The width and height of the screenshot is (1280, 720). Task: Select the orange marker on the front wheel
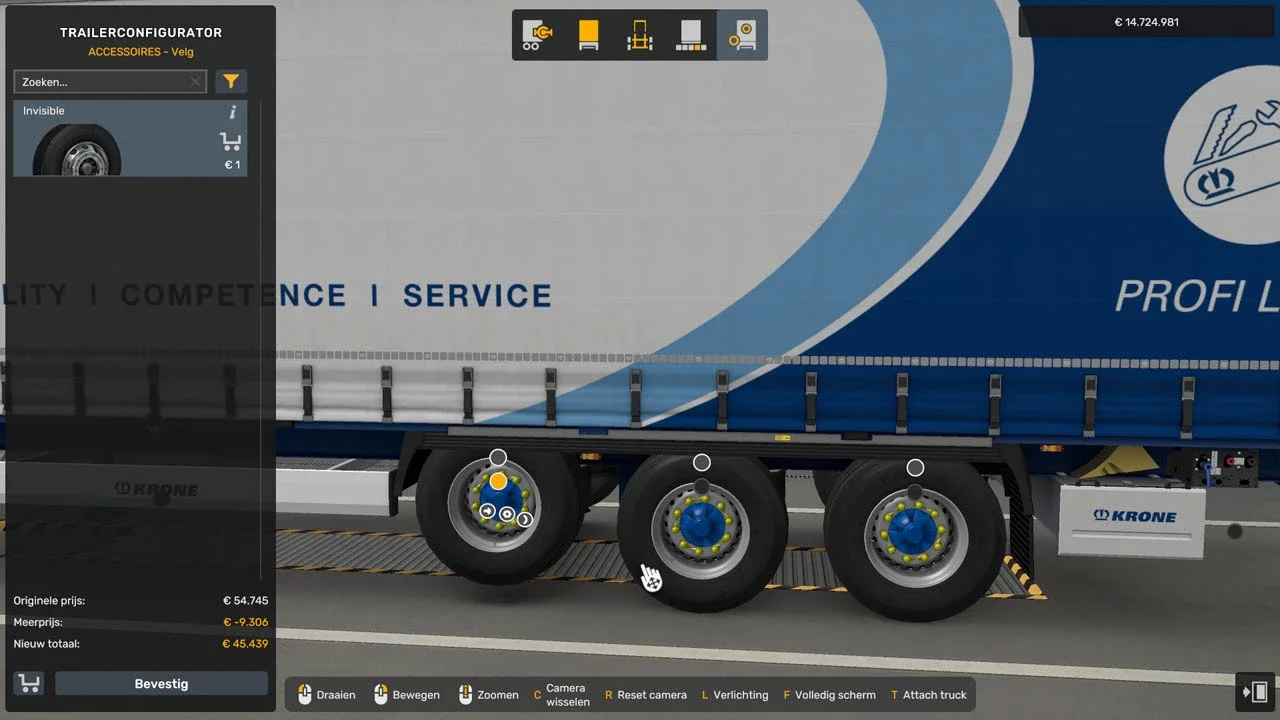(x=498, y=481)
